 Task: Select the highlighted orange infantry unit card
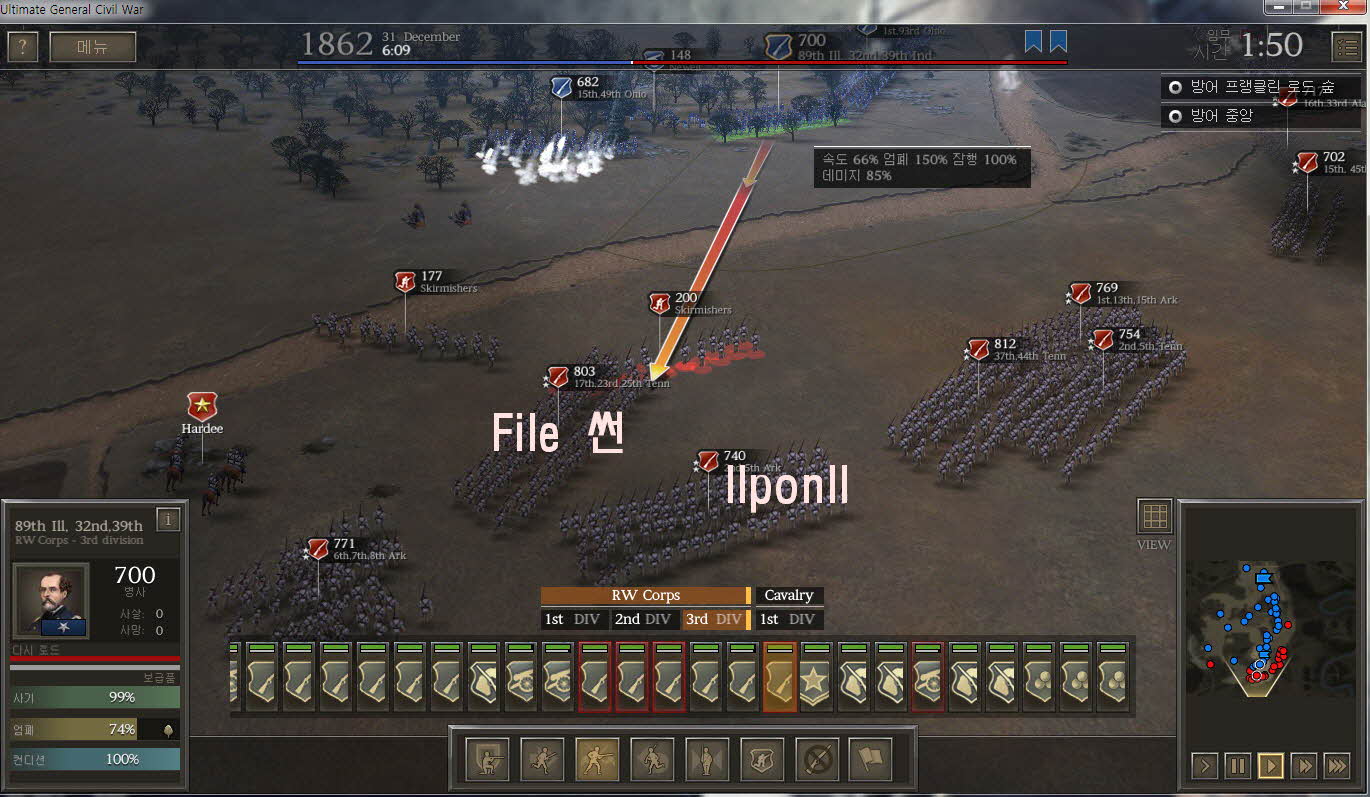click(780, 677)
